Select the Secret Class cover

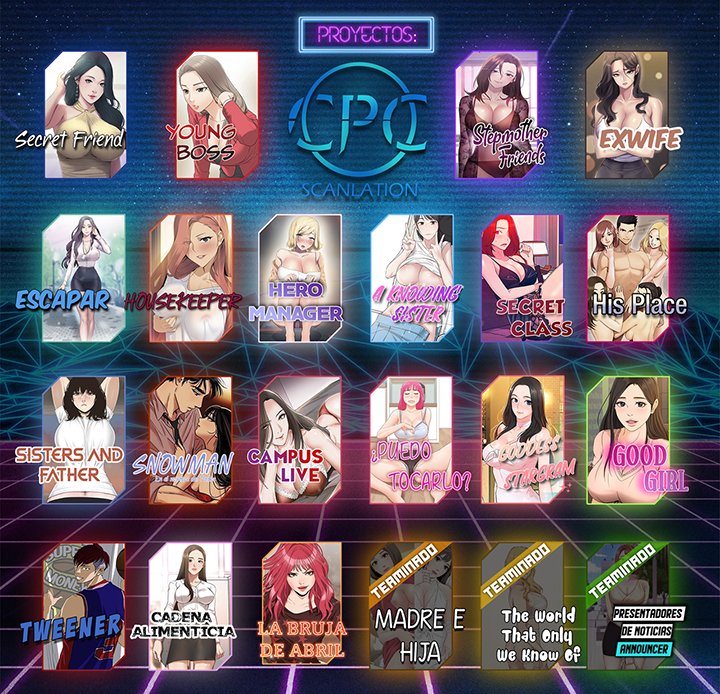(x=521, y=278)
